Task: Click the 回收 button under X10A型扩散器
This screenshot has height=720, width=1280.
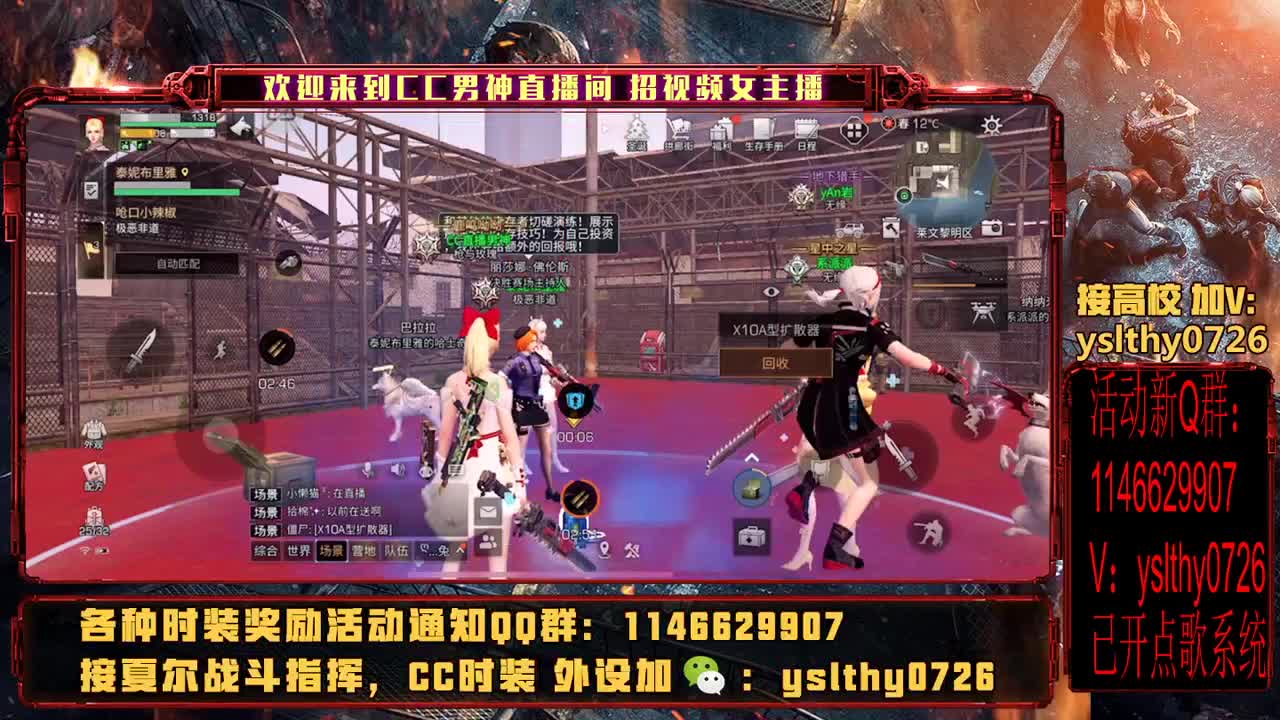Action: coord(777,364)
